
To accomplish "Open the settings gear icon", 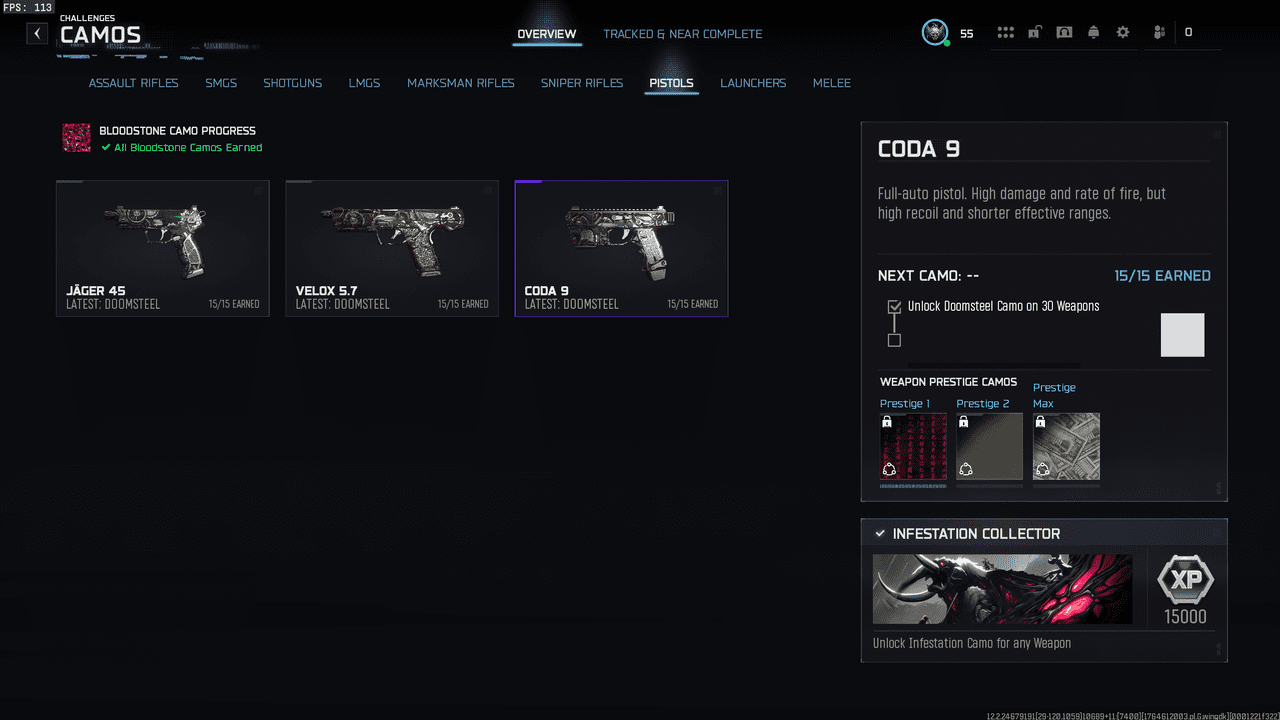I will click(1123, 33).
